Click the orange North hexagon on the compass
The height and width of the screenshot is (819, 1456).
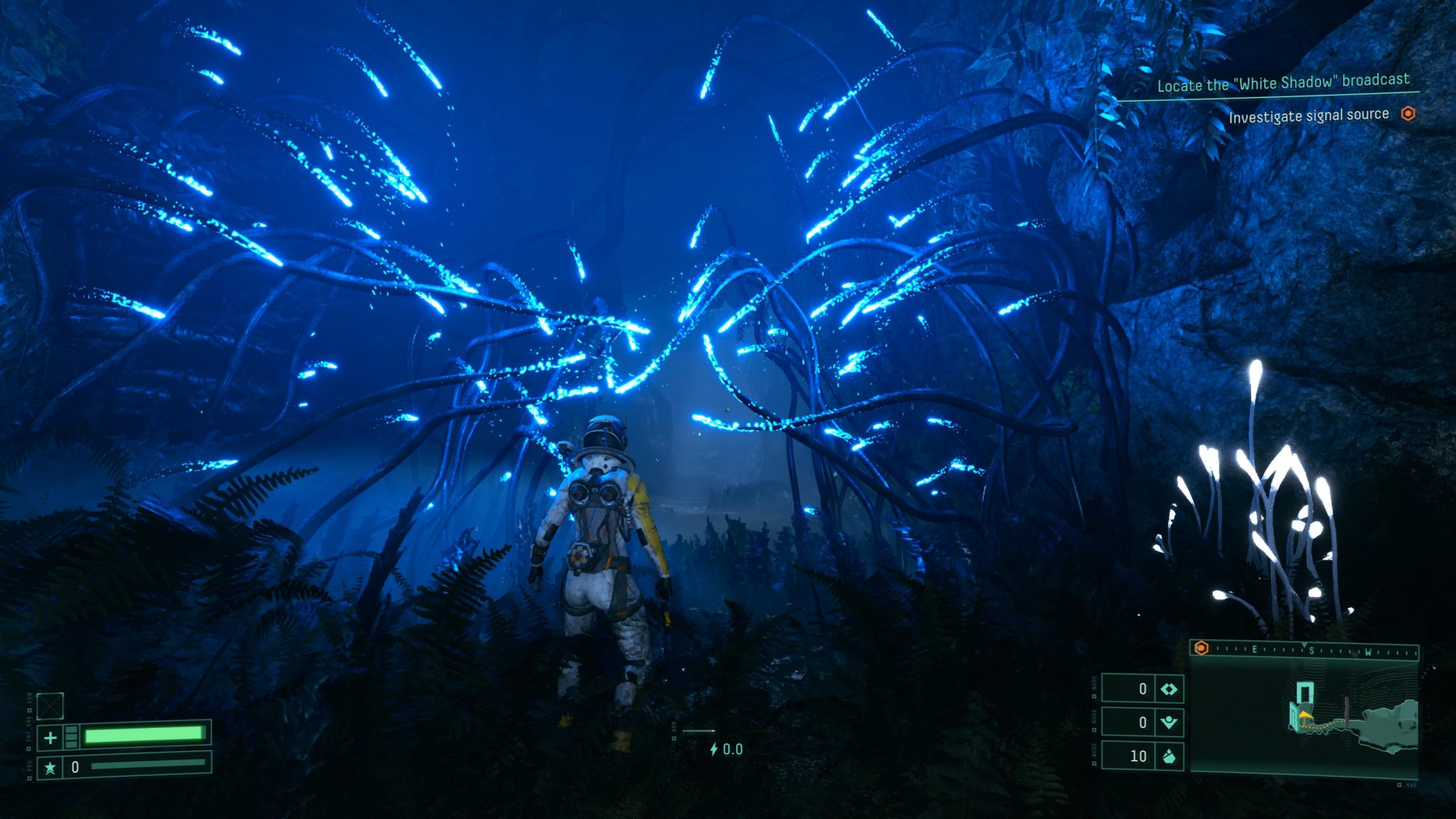[x=1201, y=648]
